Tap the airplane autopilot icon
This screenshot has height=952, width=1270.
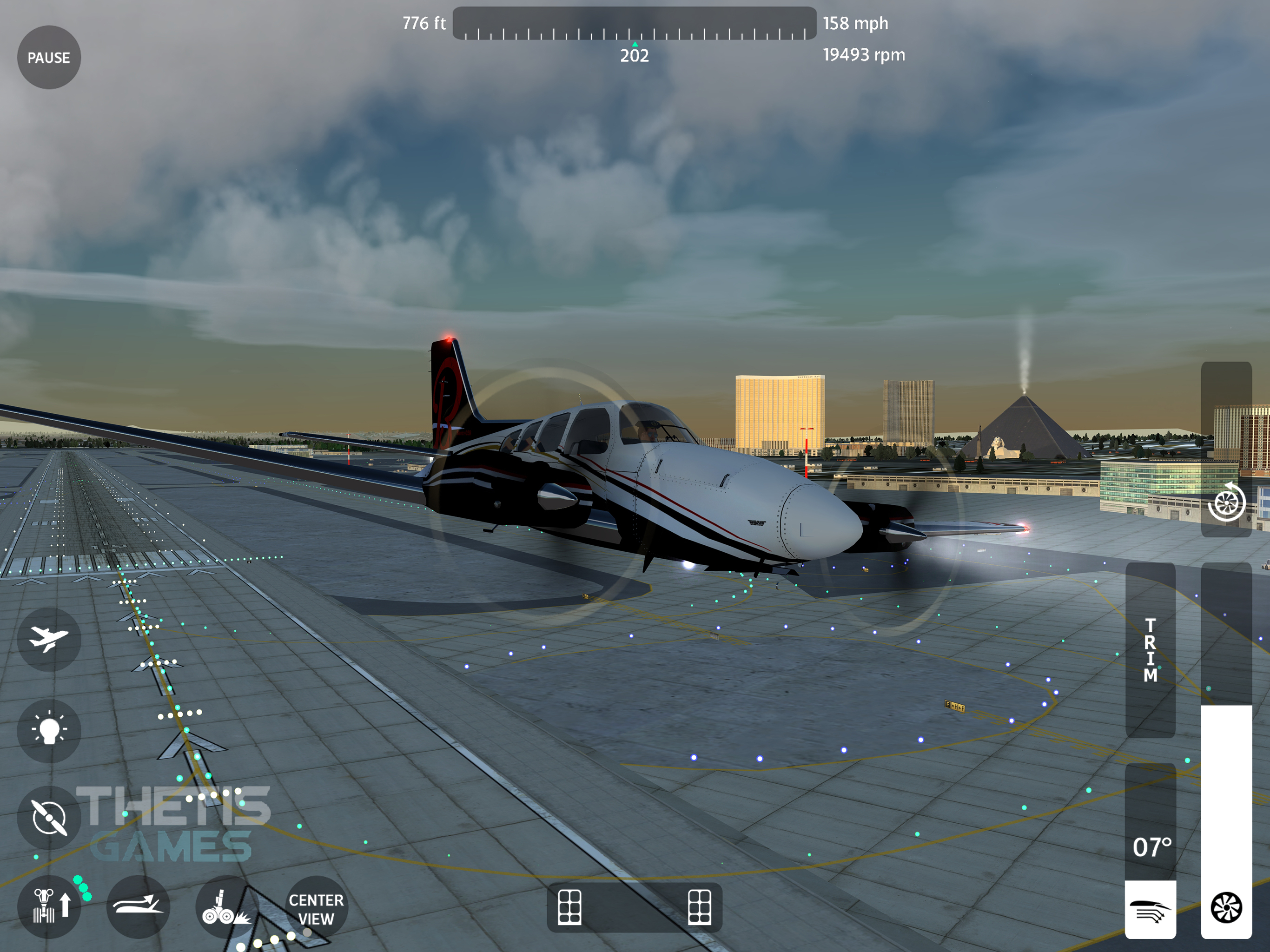(49, 639)
